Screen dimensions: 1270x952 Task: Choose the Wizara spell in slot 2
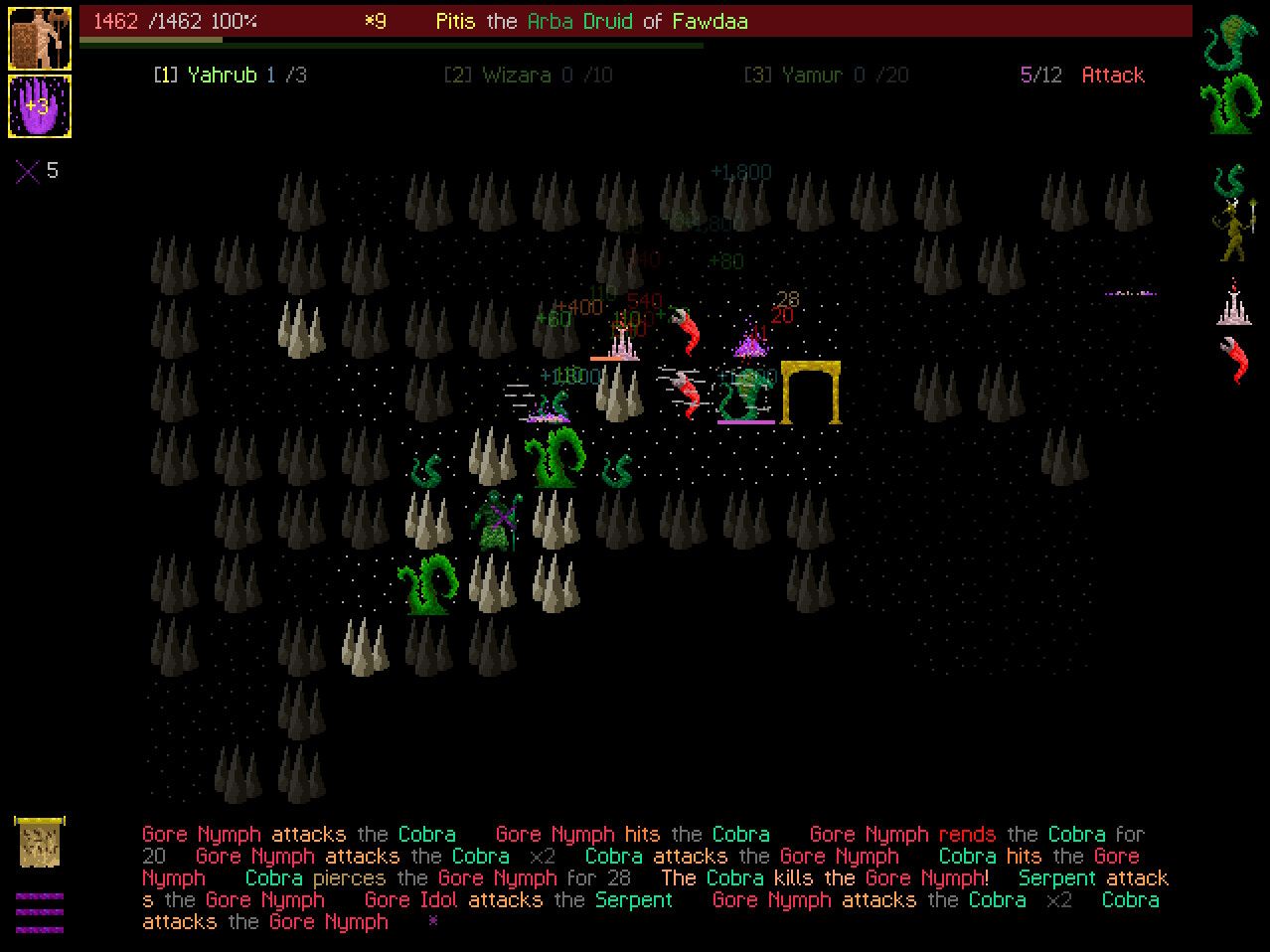coord(528,76)
